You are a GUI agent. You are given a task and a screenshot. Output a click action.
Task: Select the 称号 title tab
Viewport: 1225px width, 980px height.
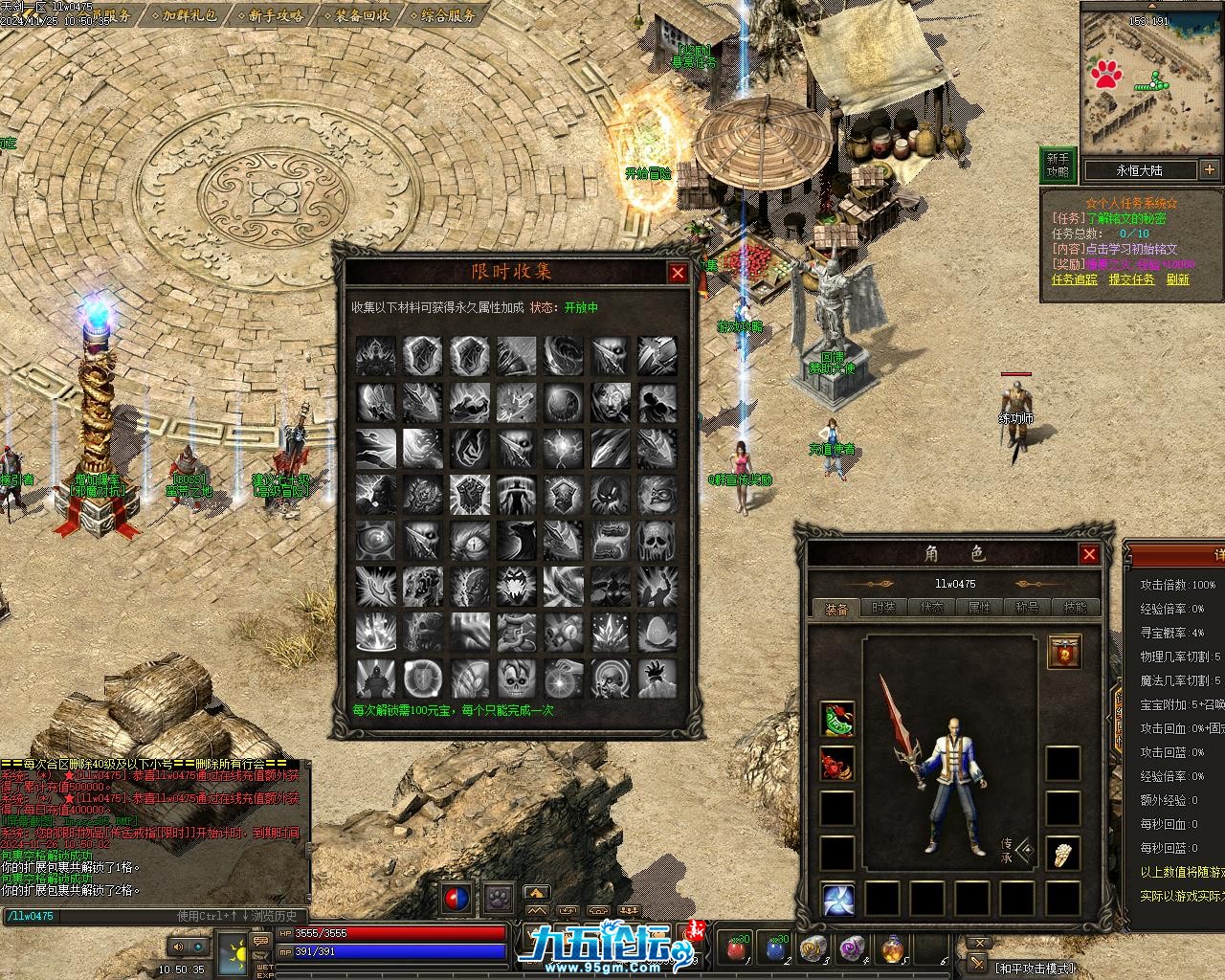point(1027,608)
